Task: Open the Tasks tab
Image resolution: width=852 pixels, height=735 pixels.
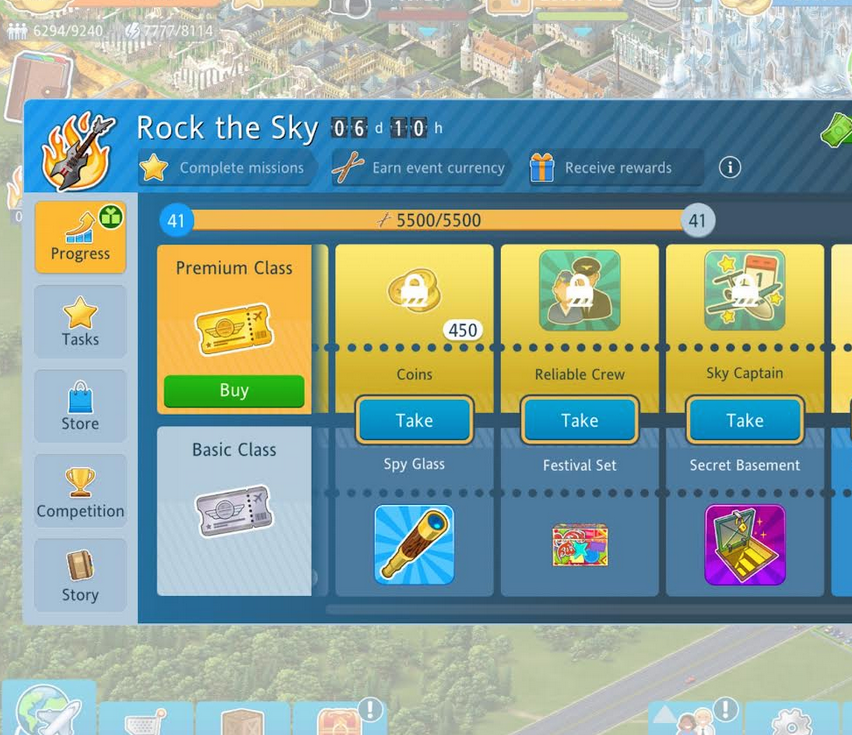Action: tap(80, 322)
